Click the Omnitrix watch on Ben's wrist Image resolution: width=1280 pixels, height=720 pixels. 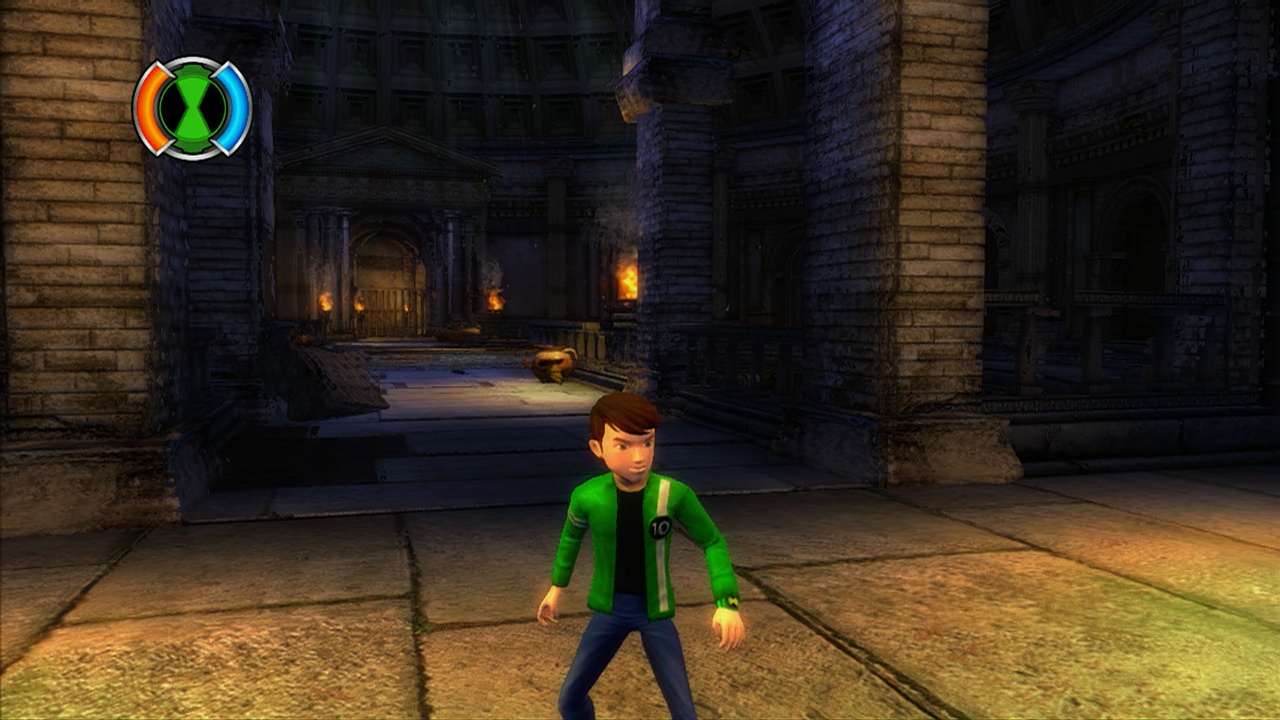(x=731, y=601)
